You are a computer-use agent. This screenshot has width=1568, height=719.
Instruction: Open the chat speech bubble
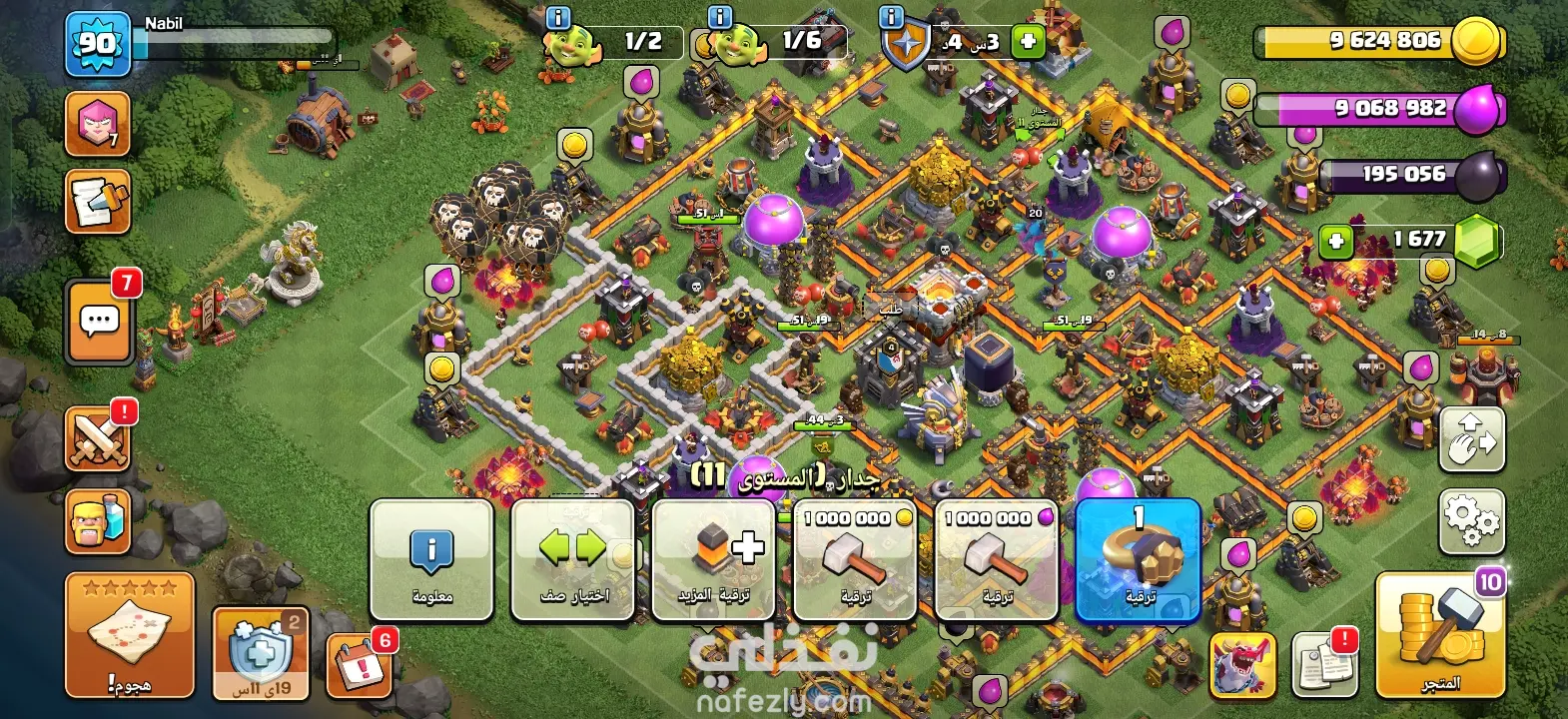99,322
